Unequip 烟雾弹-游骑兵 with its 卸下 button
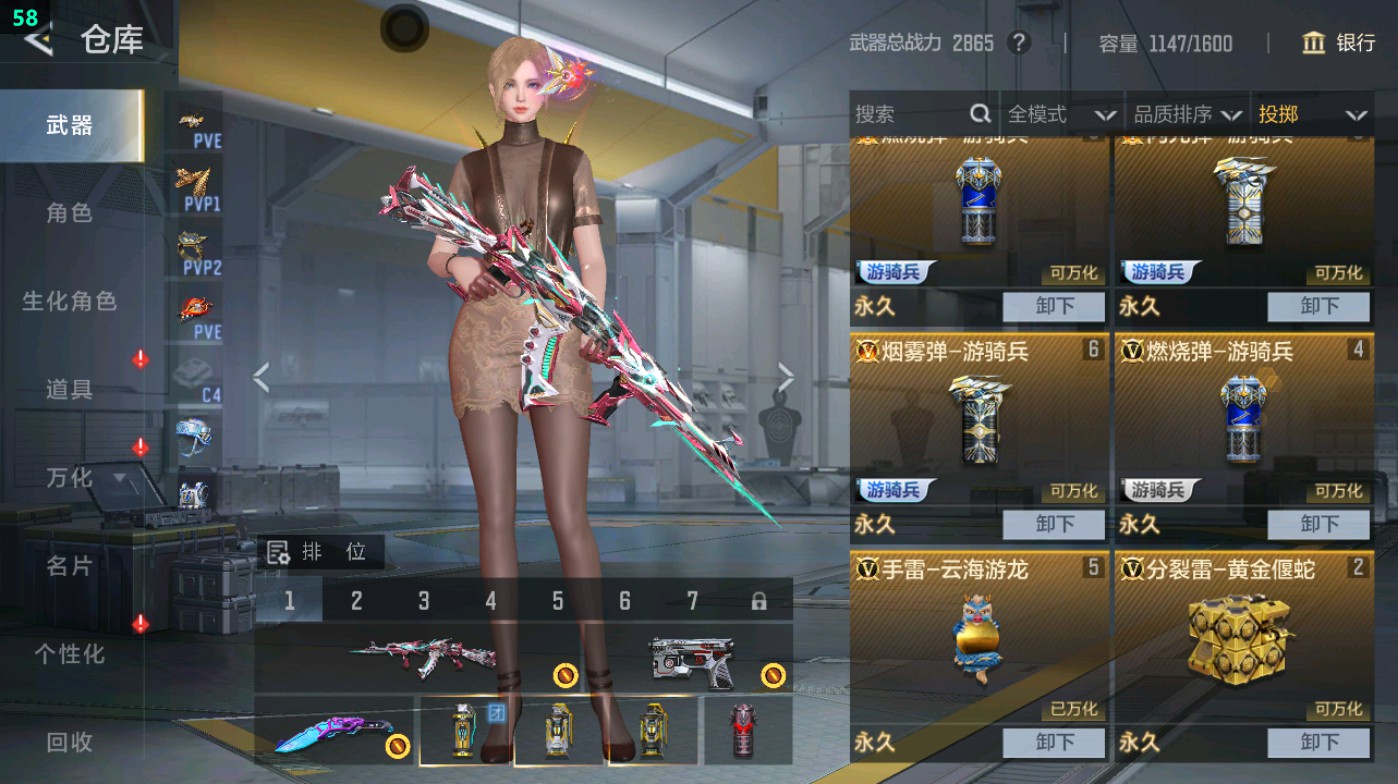The height and width of the screenshot is (784, 1398). pyautogui.click(x=1055, y=523)
